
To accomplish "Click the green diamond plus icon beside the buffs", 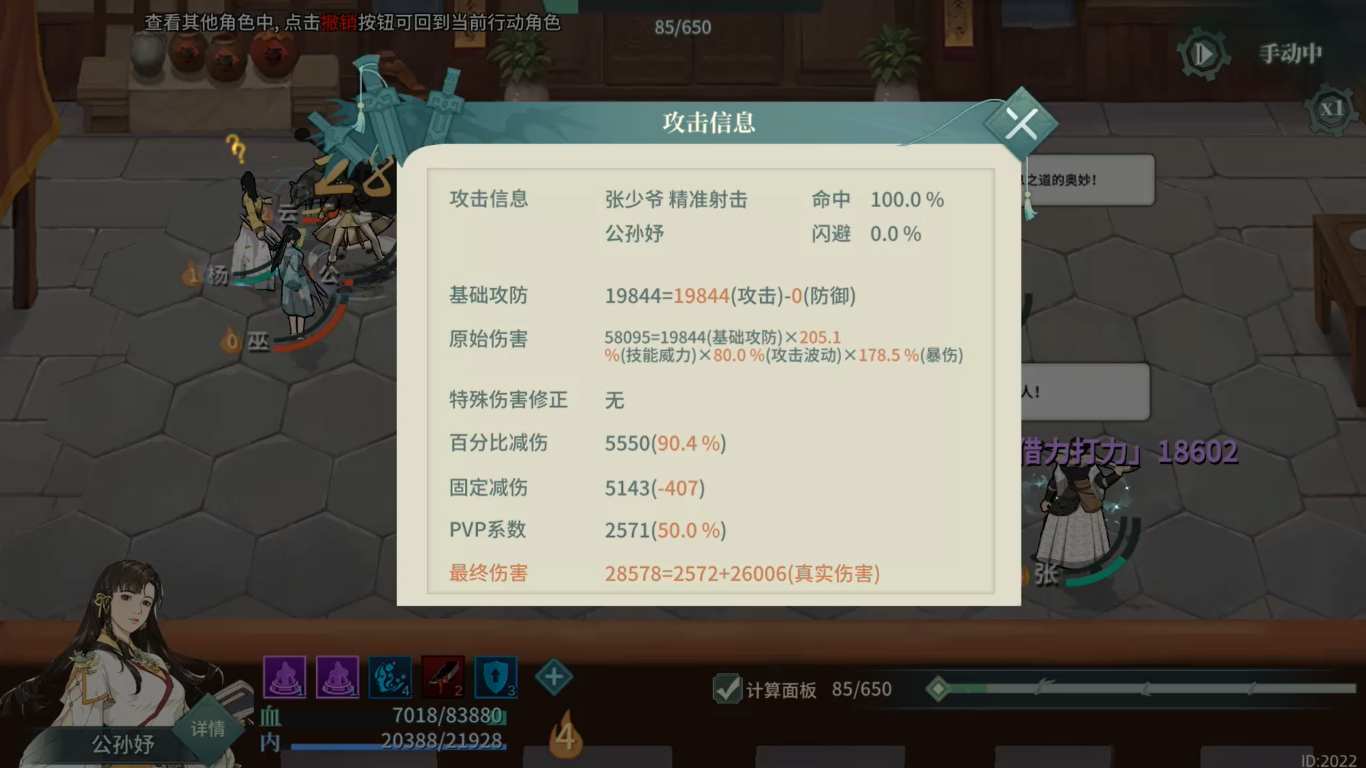I will 553,677.
